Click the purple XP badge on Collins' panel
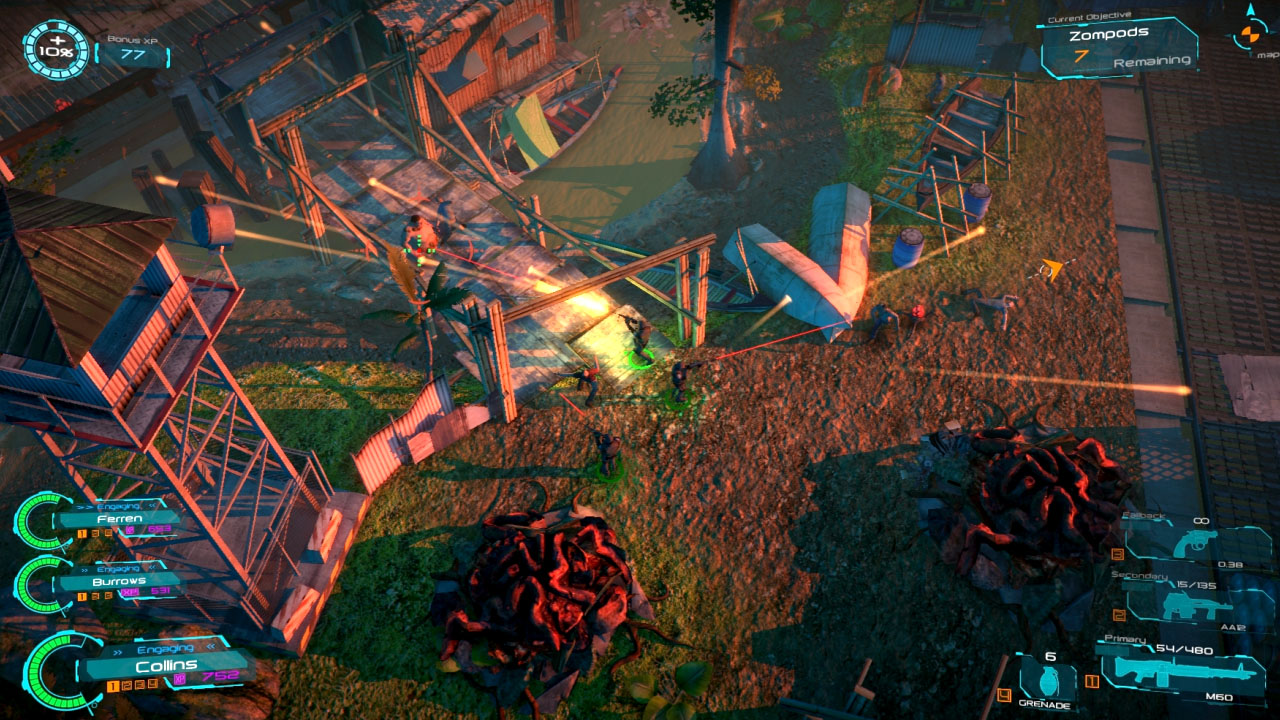Screen dimensions: 1280x720 point(179,677)
